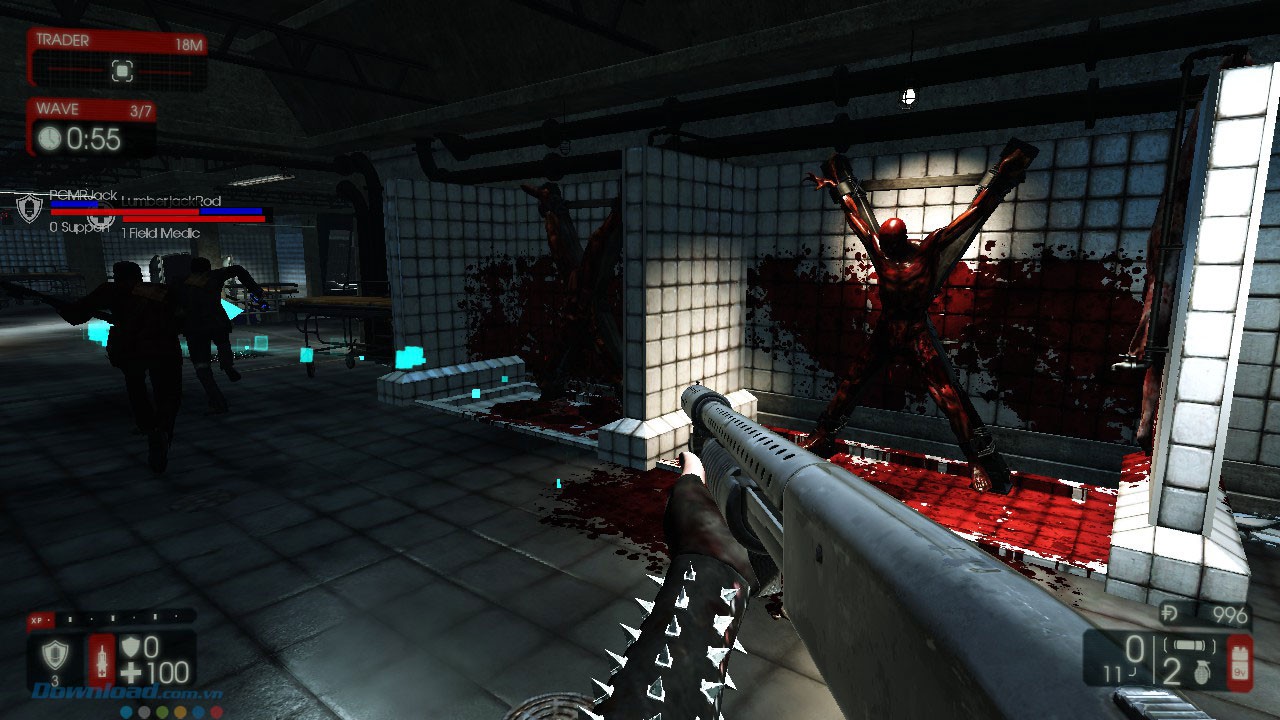The width and height of the screenshot is (1280, 720).
Task: Expand the WAVE counter panel
Action: click(95, 125)
